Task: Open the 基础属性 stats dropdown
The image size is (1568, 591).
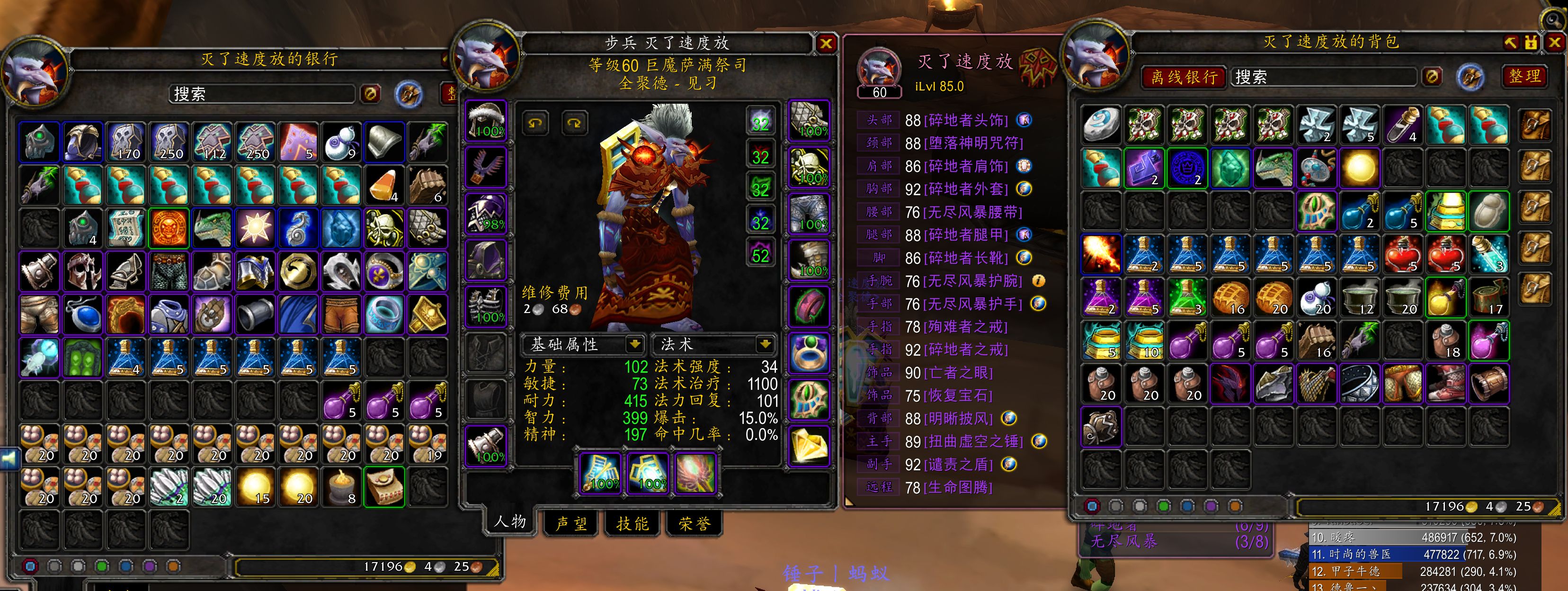Action: tap(635, 344)
